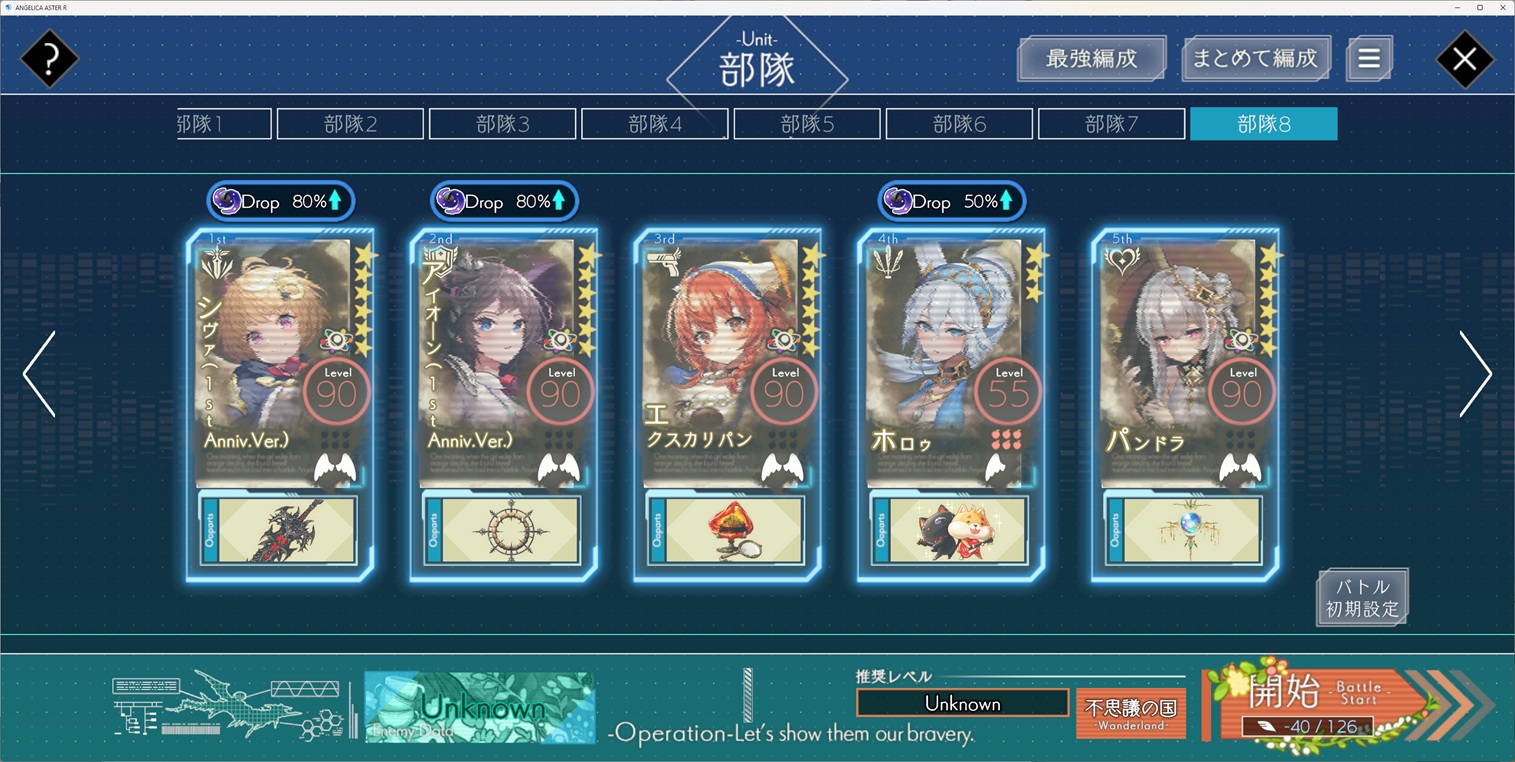
Task: Open the question mark help button
Action: point(49,59)
